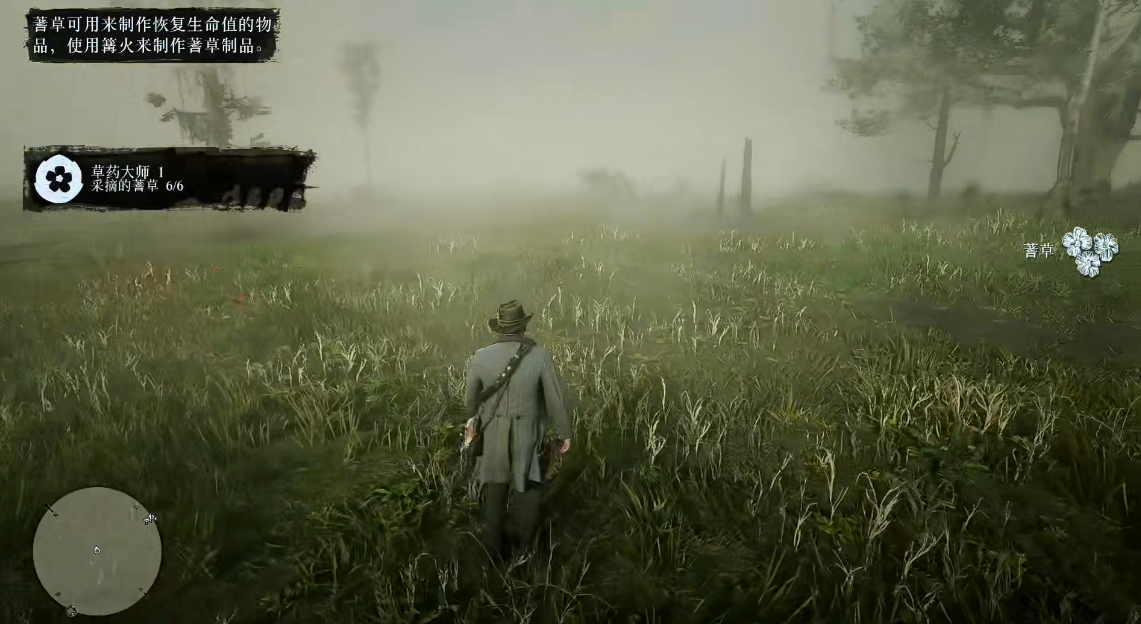The height and width of the screenshot is (624, 1141).
Task: Click the yarrow crafting tutorial tip
Action: click(x=152, y=34)
